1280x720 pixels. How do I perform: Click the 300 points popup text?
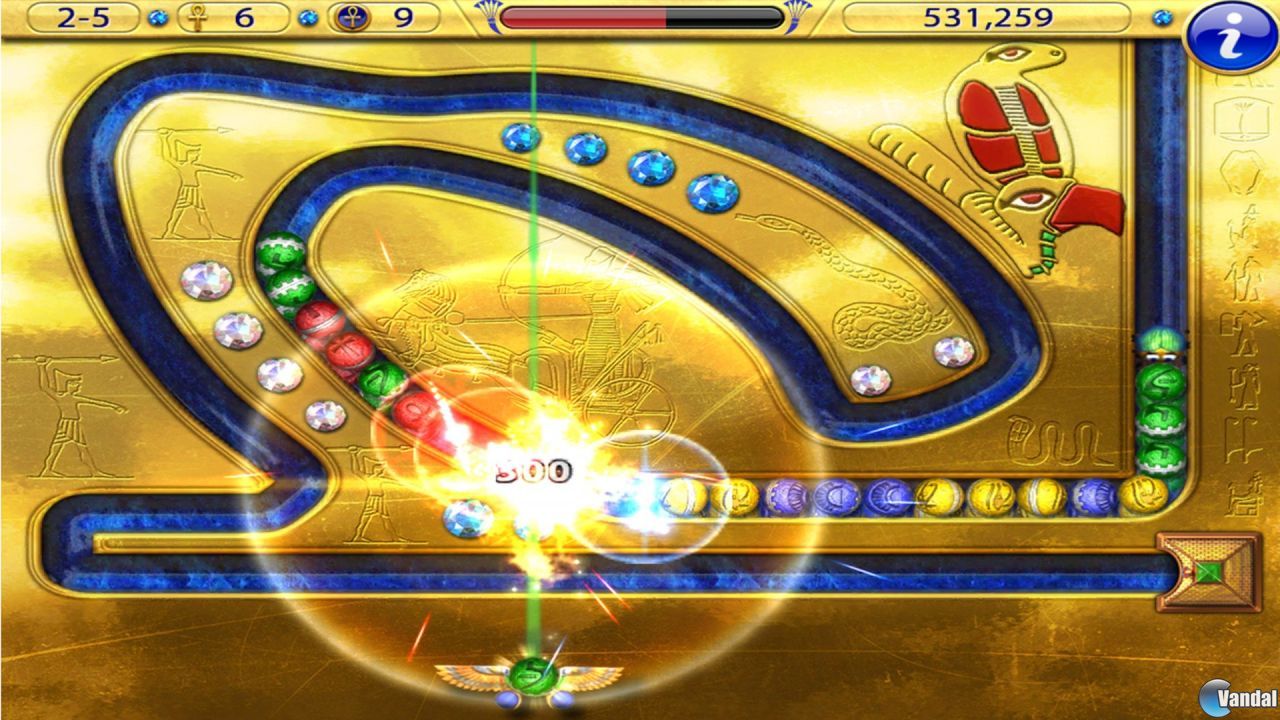(x=533, y=469)
